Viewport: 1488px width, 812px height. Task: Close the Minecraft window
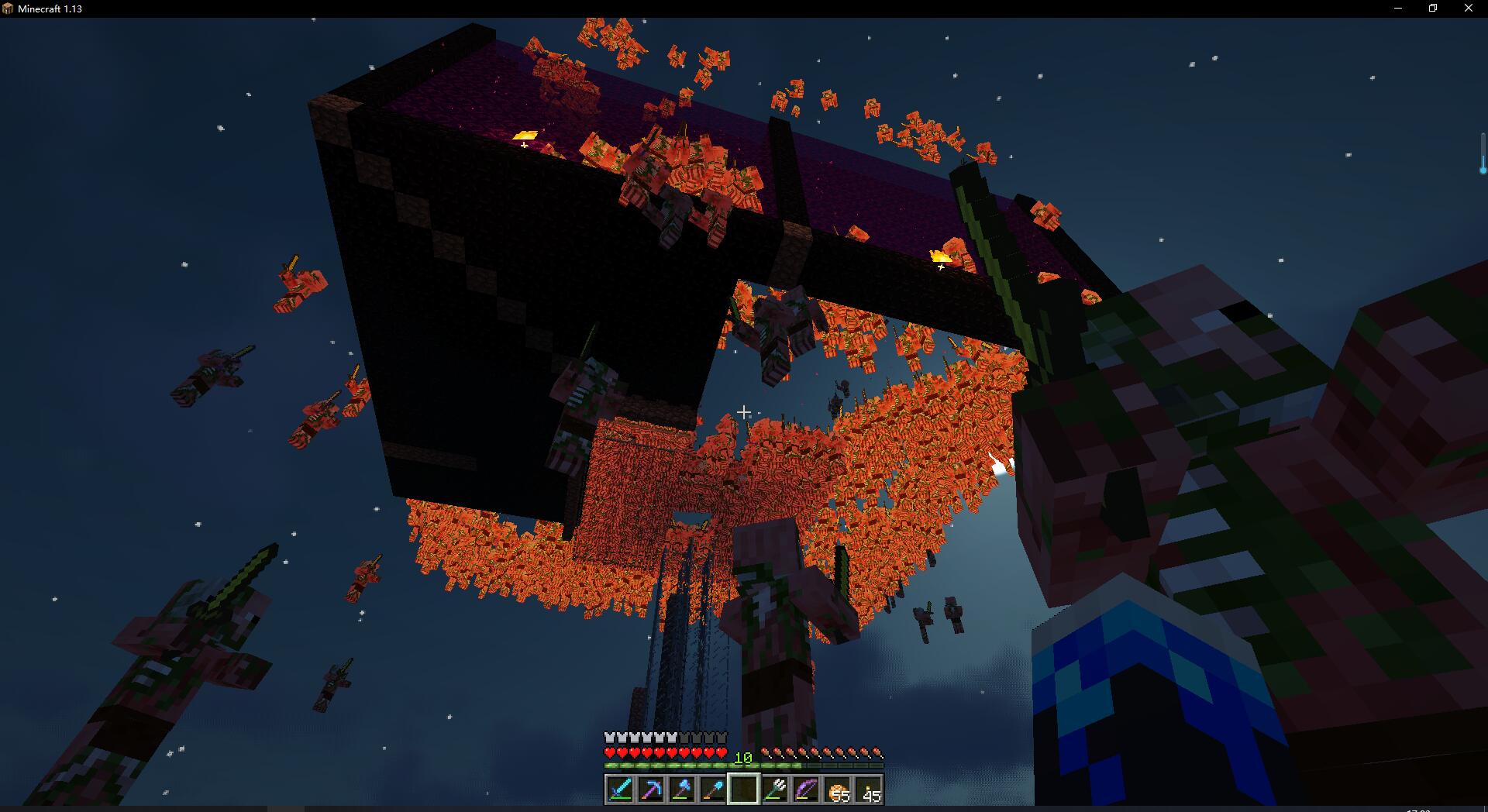tap(1469, 9)
